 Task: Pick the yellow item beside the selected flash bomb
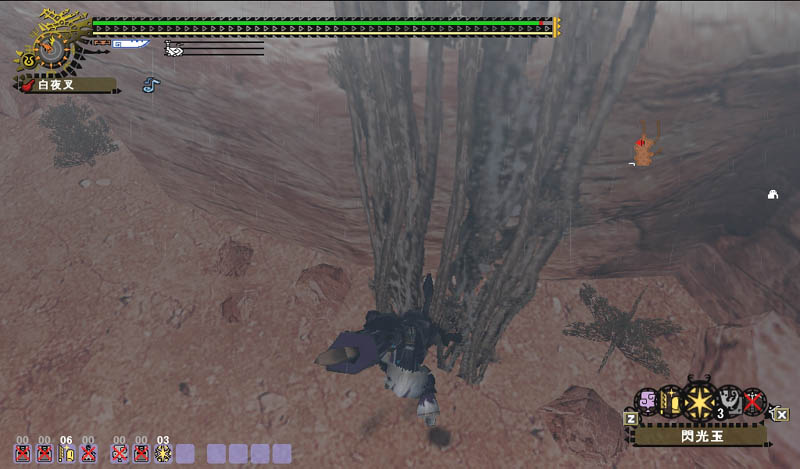click(x=671, y=402)
